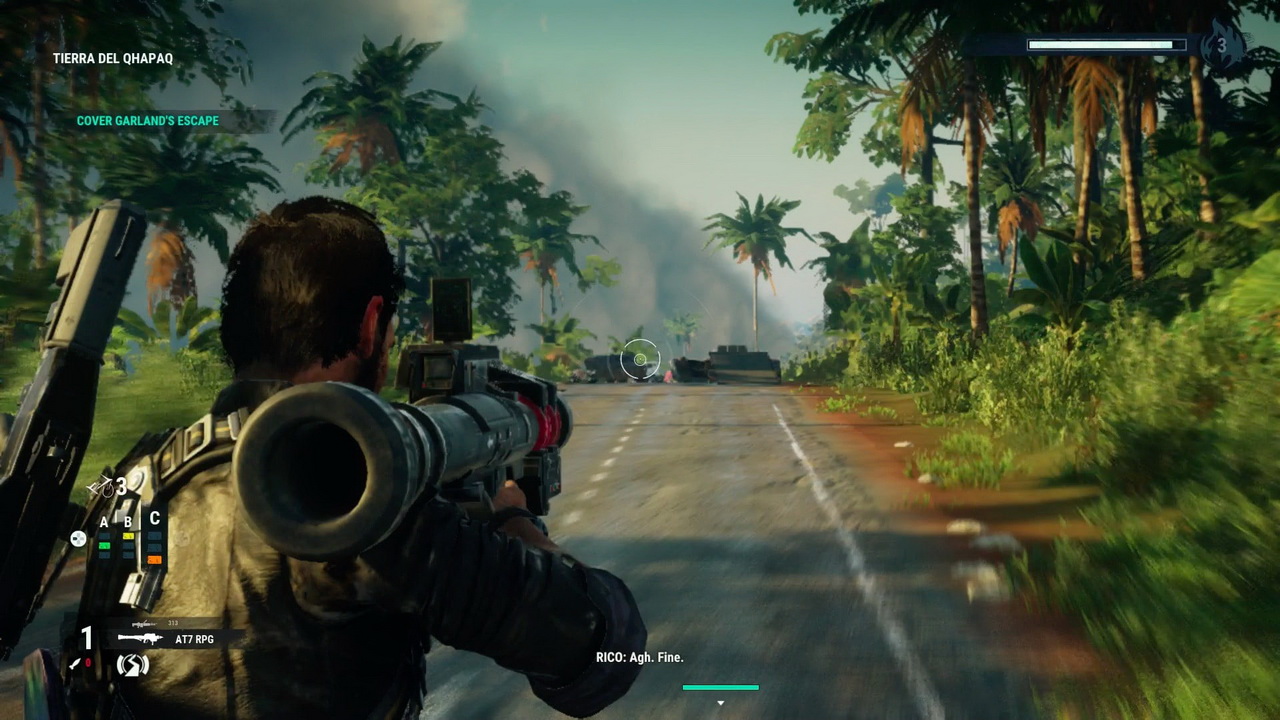Select the Cover Garland's Escape objective tracker
Screen dimensions: 1280x720
(148, 121)
